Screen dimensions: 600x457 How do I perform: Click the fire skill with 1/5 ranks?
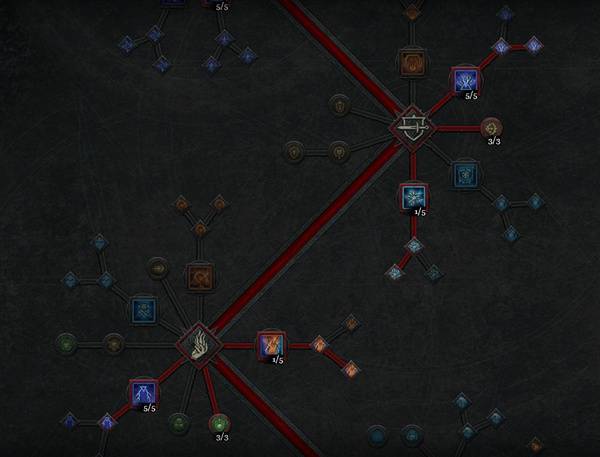click(x=270, y=346)
